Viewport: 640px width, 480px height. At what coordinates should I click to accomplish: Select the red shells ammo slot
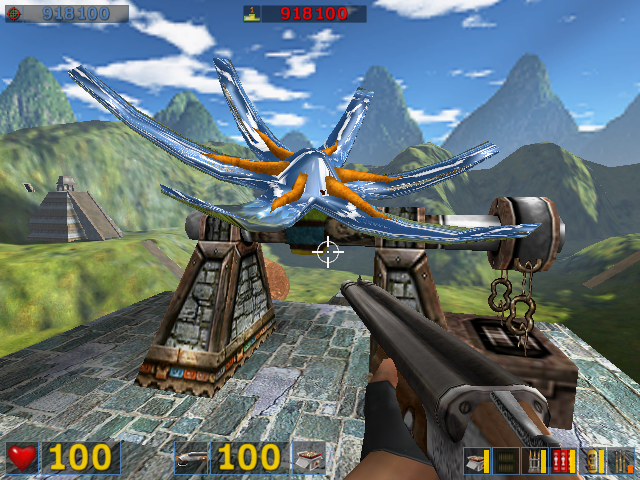click(563, 461)
